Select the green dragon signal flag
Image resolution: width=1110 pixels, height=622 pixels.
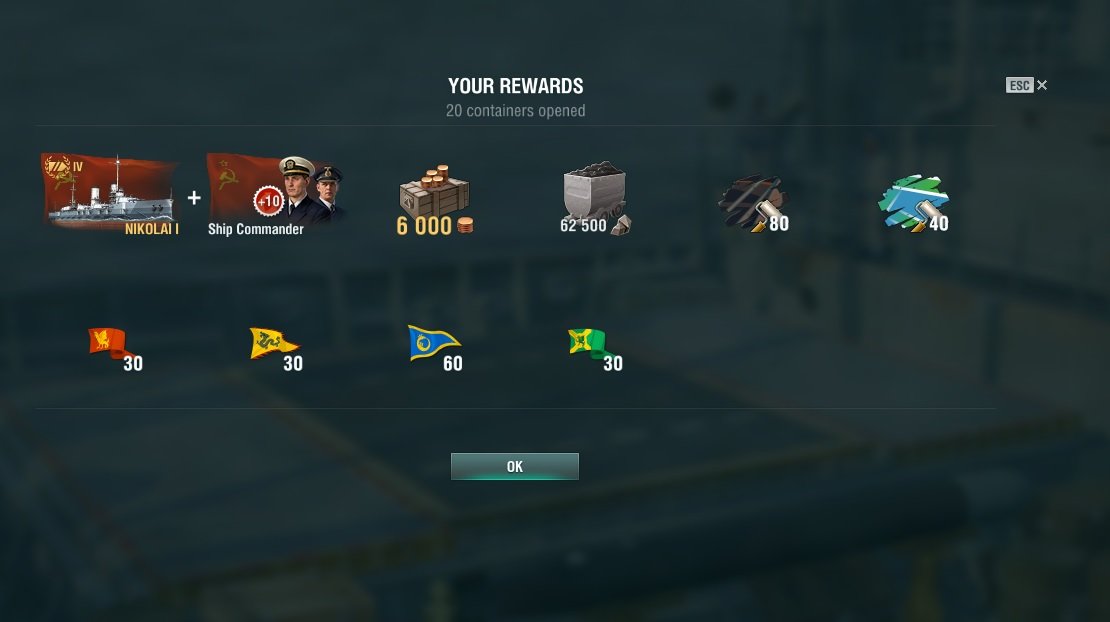point(588,344)
